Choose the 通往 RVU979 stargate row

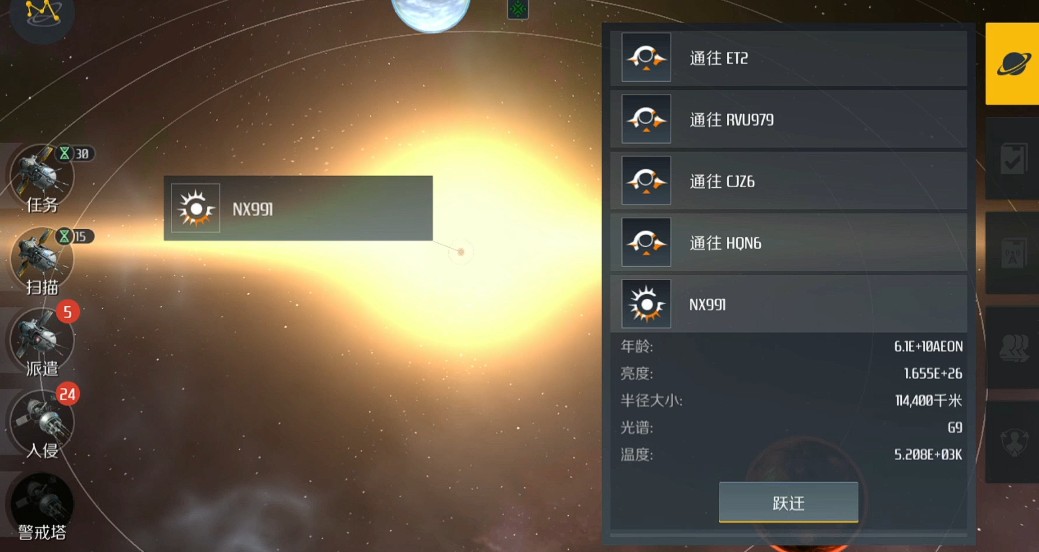788,120
